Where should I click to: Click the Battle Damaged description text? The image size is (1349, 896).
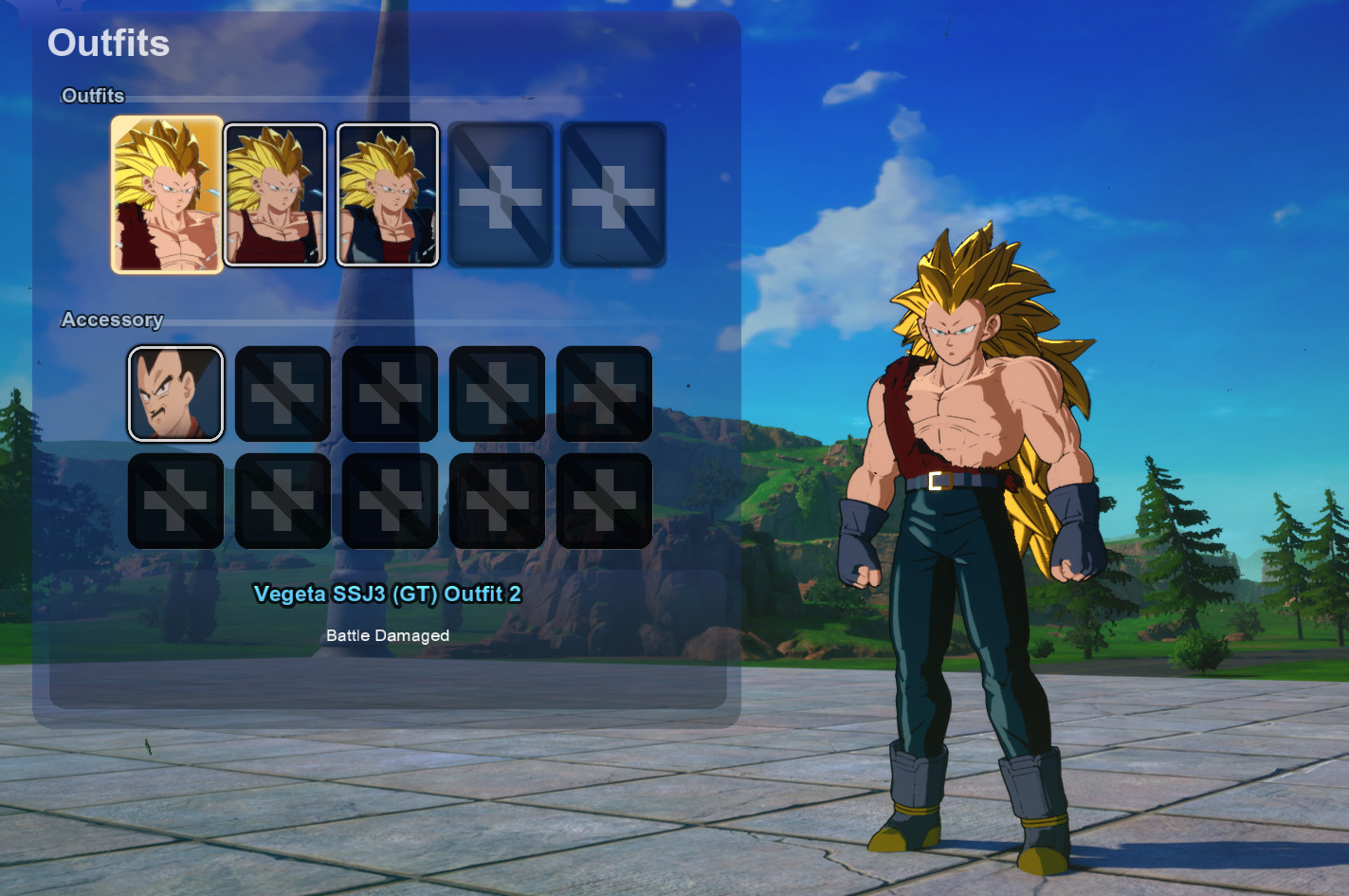[x=388, y=635]
